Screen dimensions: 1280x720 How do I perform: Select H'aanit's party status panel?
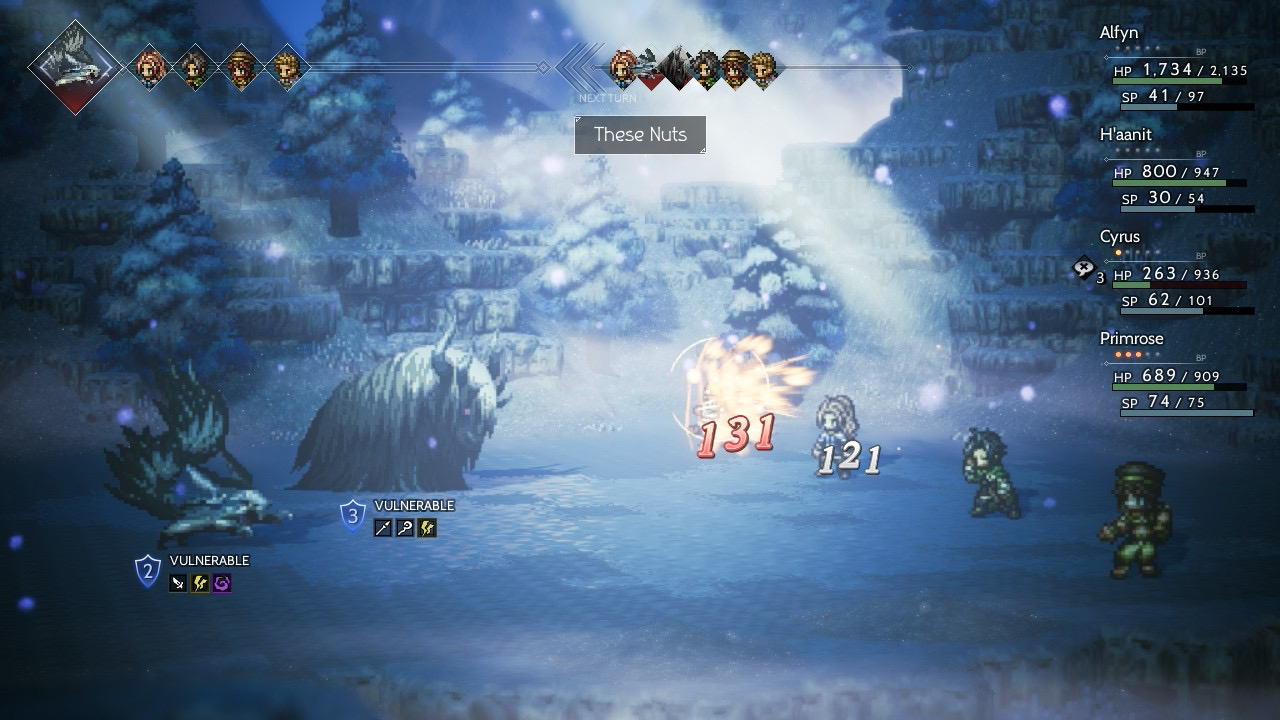1178,172
